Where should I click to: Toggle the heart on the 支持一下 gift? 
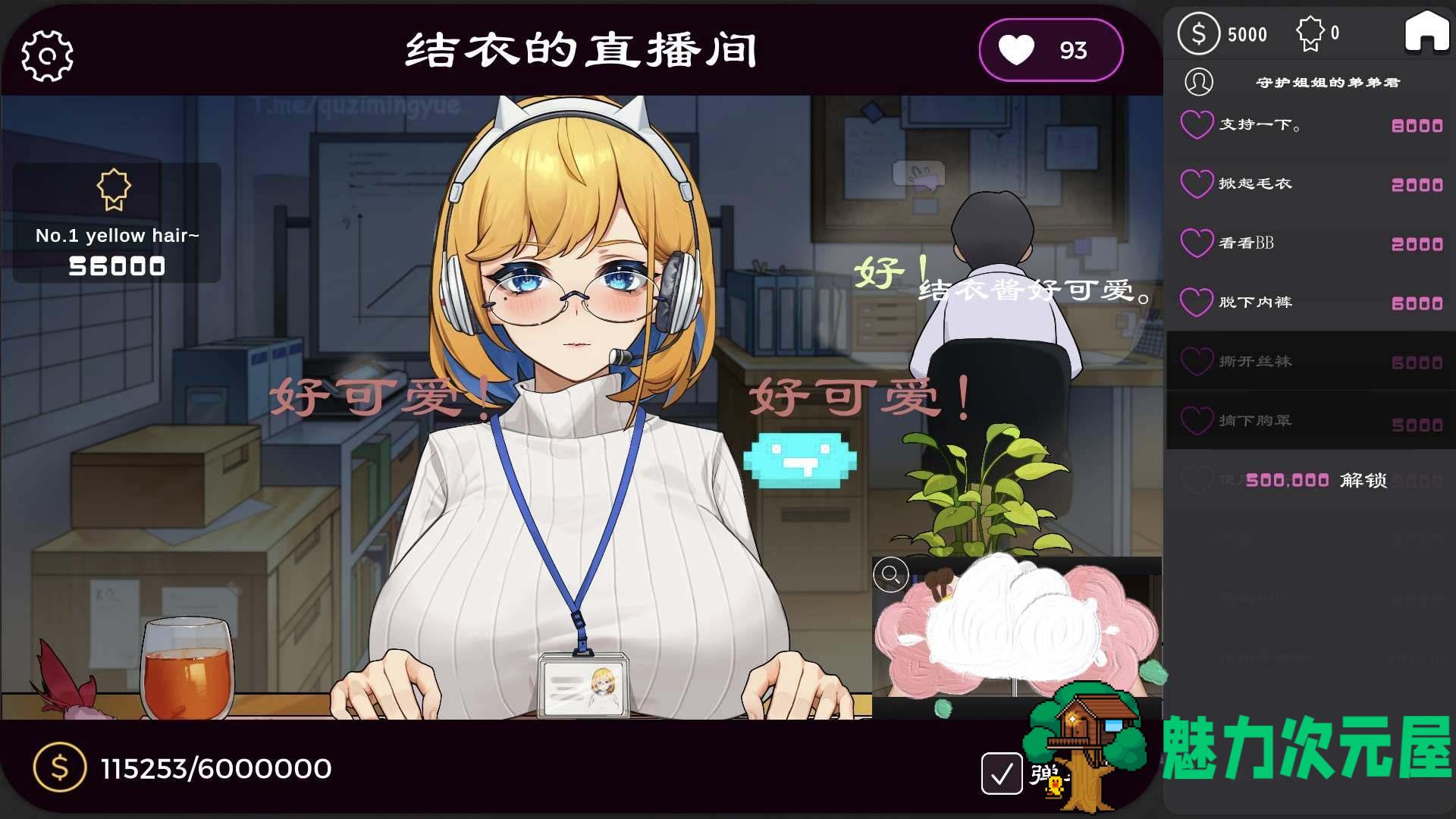pos(1197,125)
